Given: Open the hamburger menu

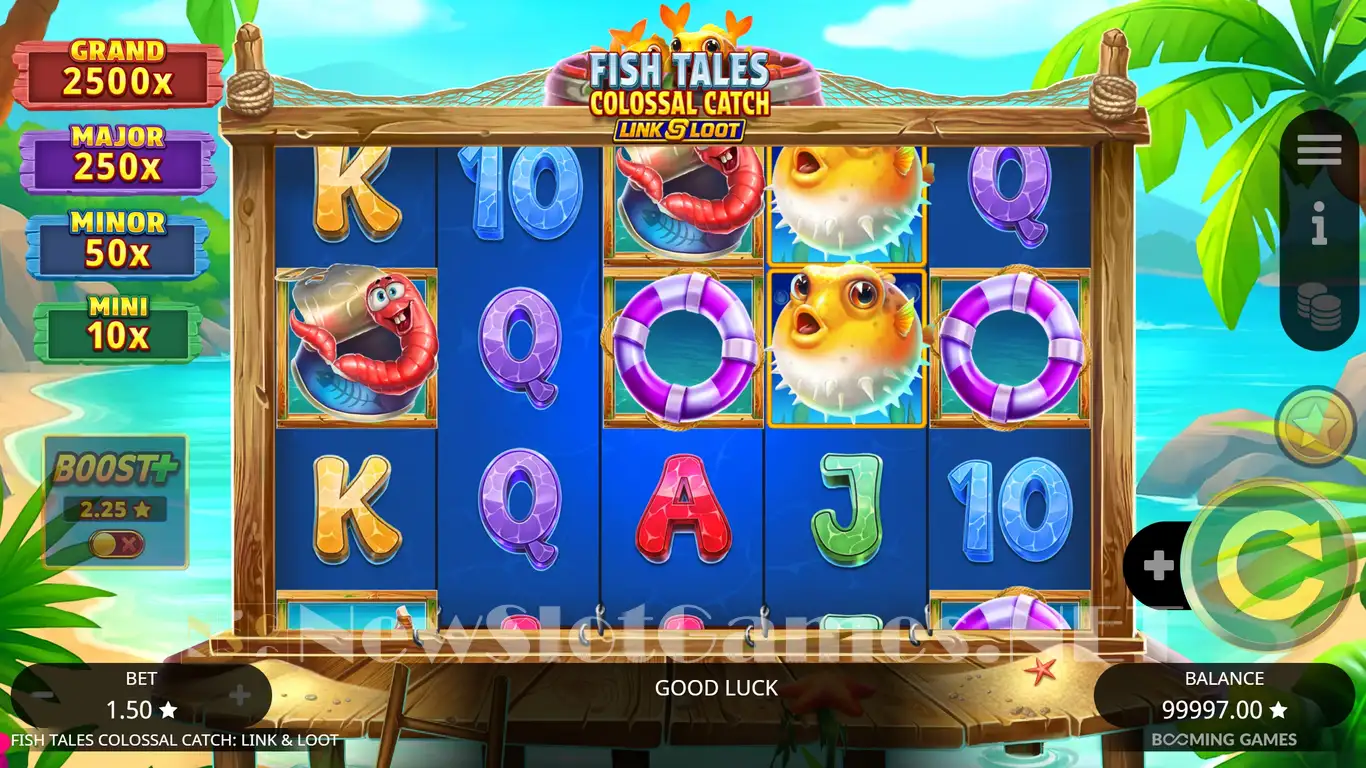Looking at the screenshot, I should [x=1319, y=150].
